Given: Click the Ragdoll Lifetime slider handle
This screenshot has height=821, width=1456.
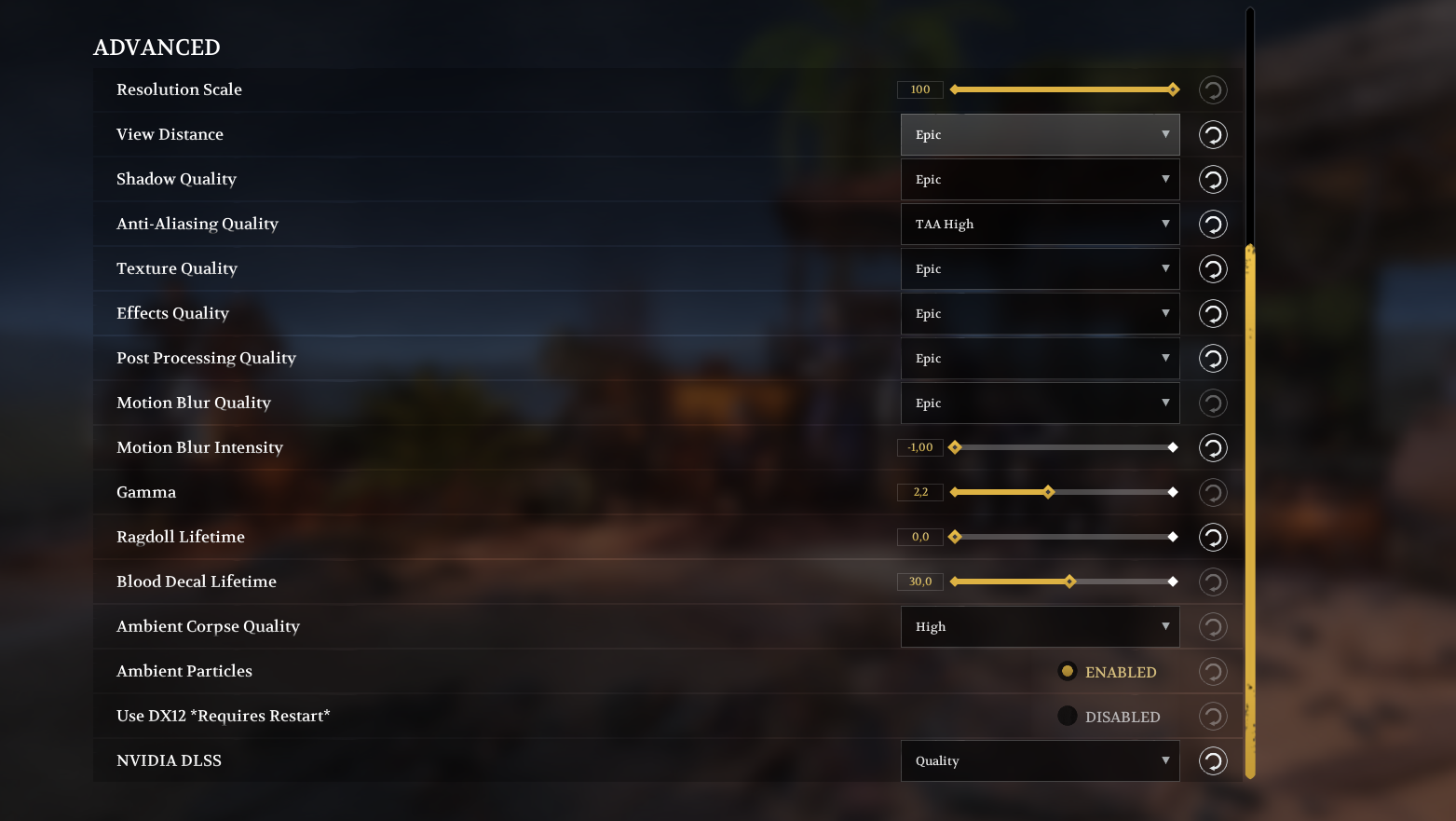Looking at the screenshot, I should (x=955, y=537).
